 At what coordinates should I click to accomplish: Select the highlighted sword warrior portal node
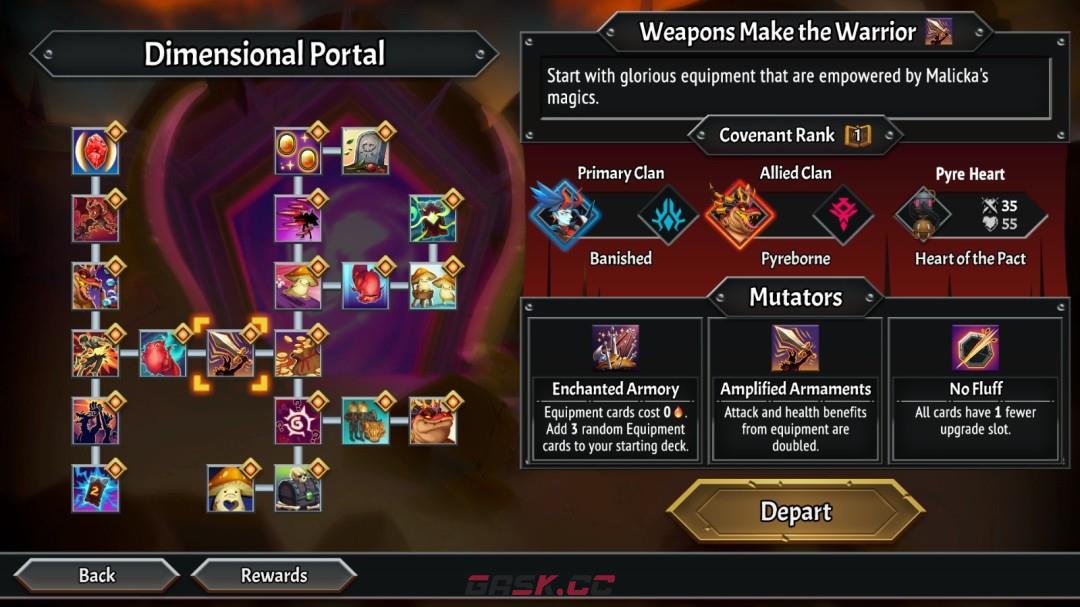click(x=230, y=354)
